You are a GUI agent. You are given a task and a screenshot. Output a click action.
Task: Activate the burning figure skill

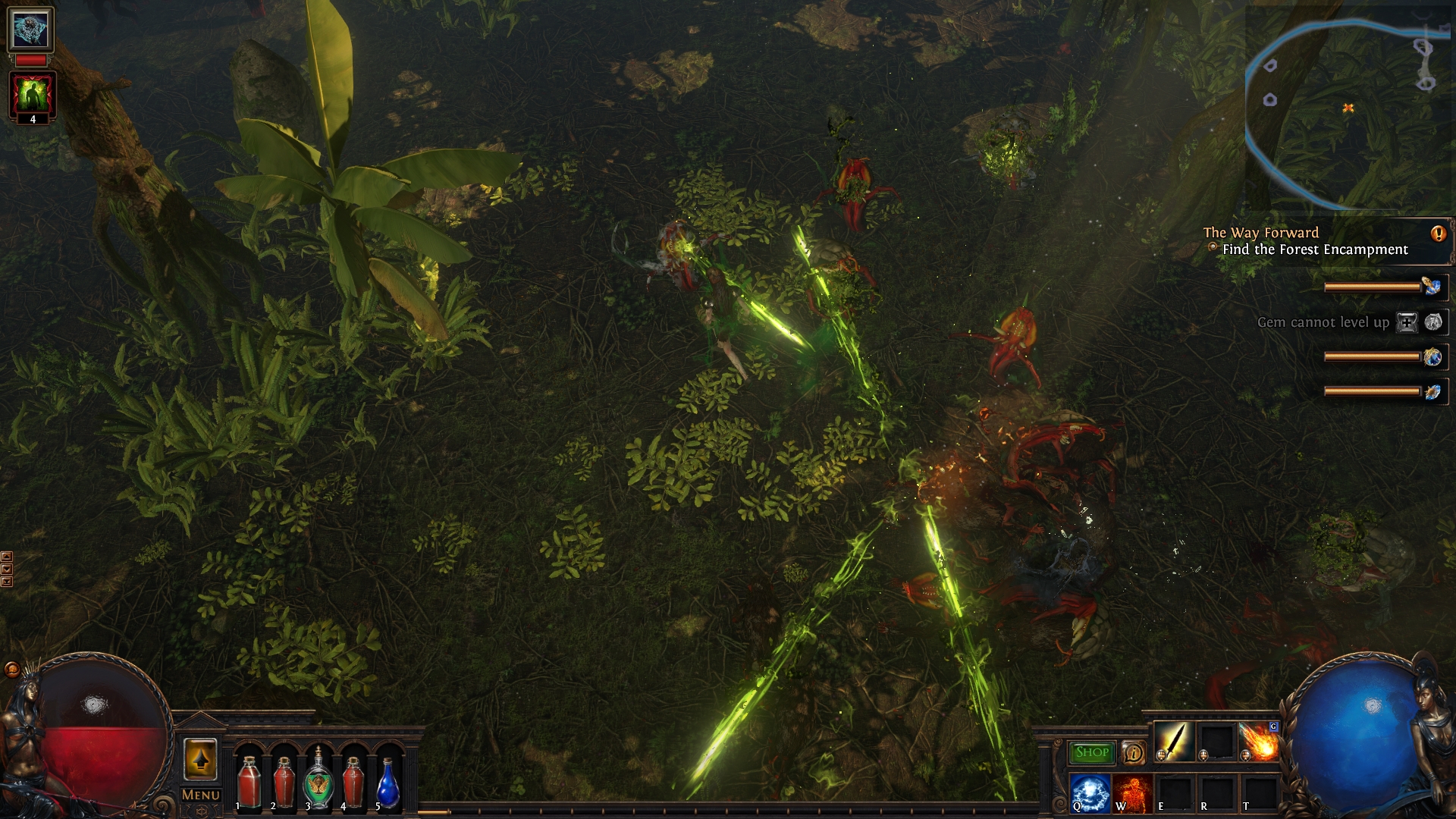[x=1133, y=792]
